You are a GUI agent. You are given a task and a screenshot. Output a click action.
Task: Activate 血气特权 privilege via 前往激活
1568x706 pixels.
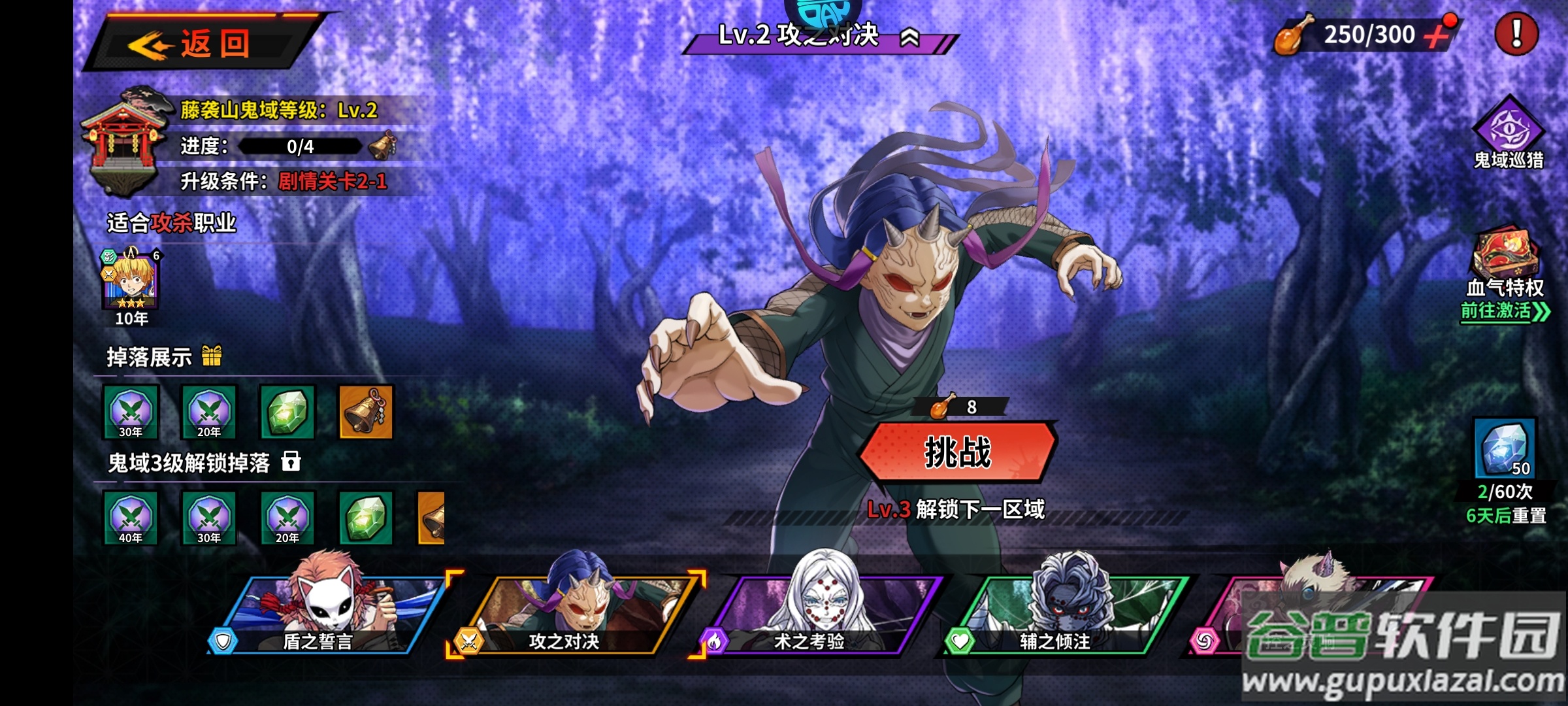(x=1504, y=311)
